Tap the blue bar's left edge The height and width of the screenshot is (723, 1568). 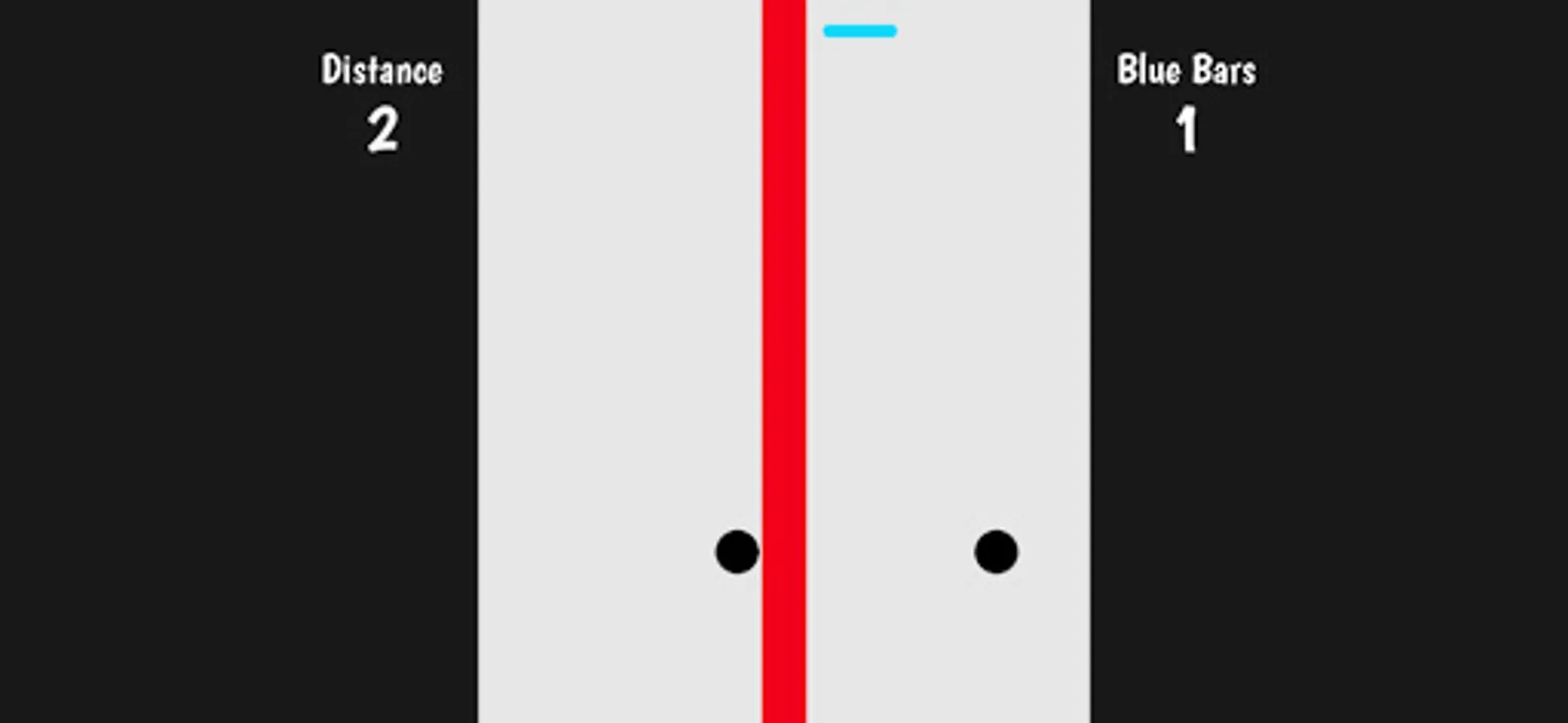click(x=827, y=31)
